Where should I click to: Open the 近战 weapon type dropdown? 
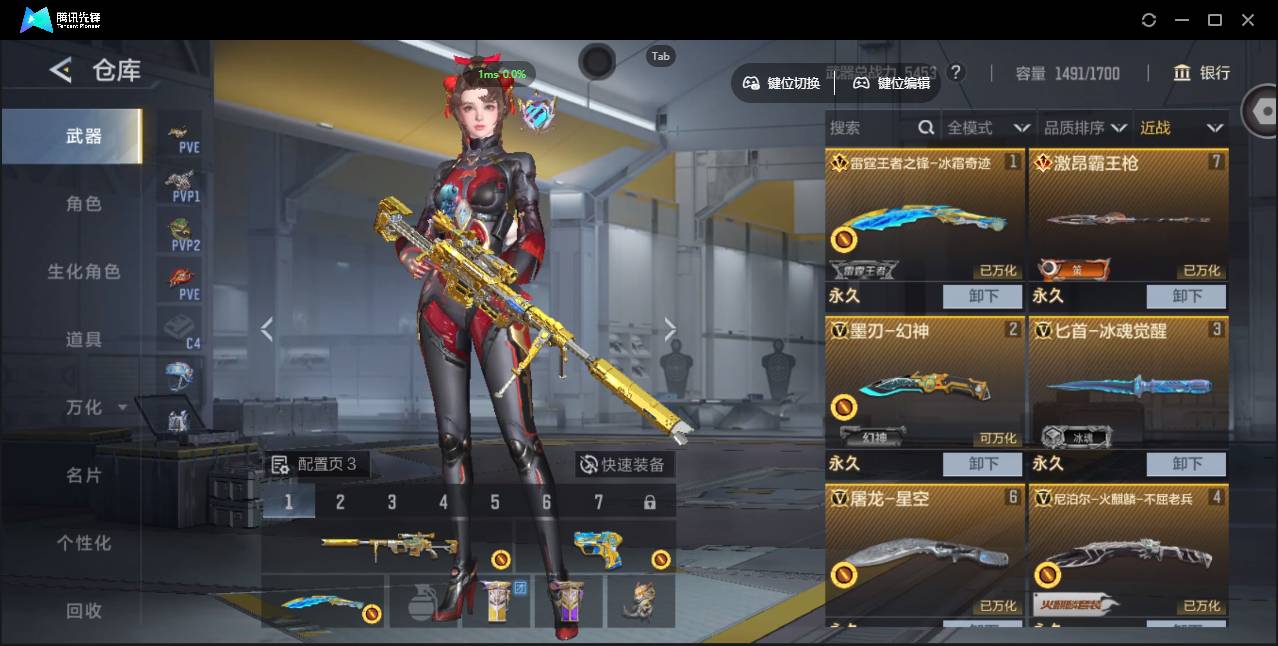[1181, 128]
